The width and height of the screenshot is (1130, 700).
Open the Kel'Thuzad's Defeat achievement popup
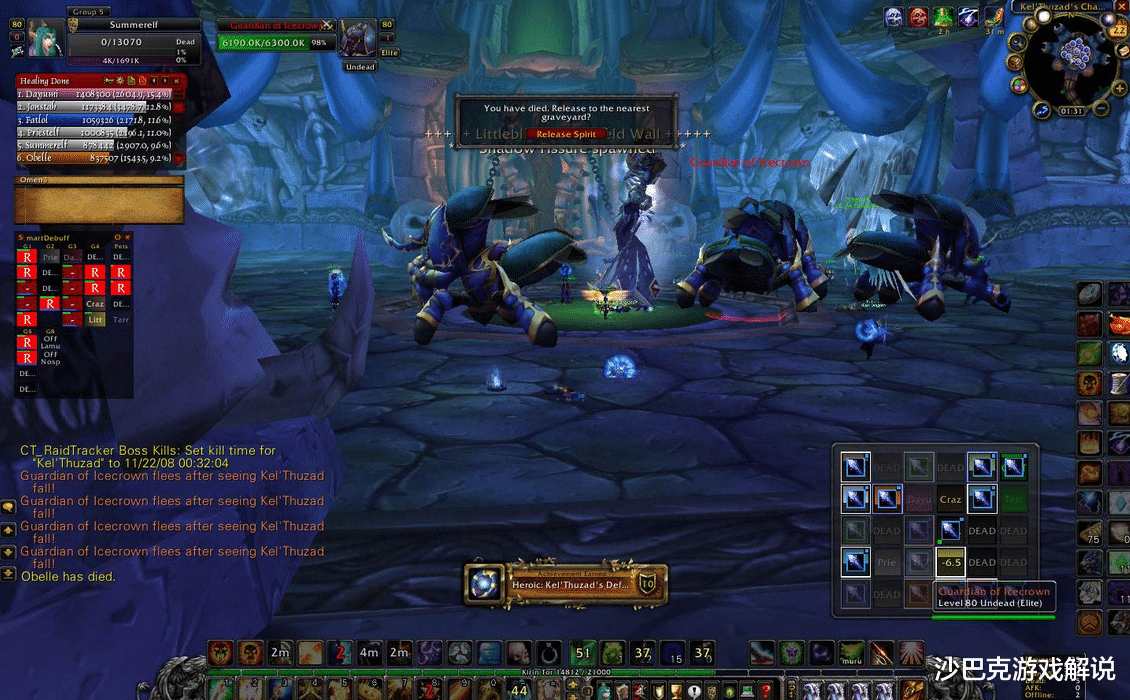tap(566, 584)
